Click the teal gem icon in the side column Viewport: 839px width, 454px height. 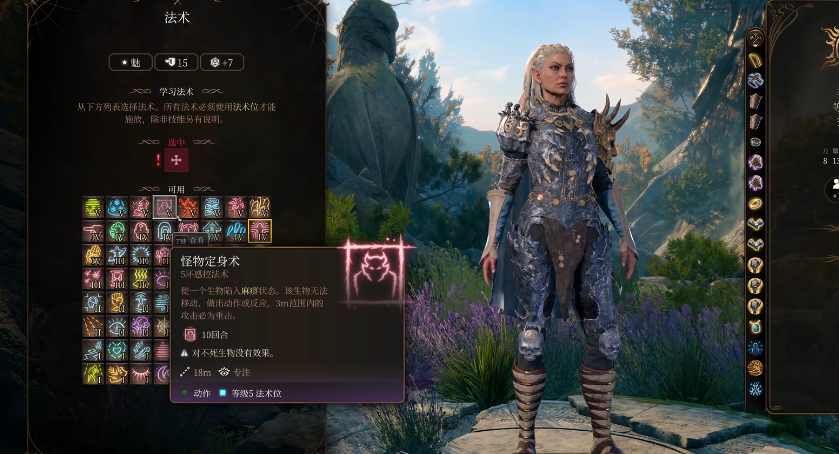[x=756, y=327]
